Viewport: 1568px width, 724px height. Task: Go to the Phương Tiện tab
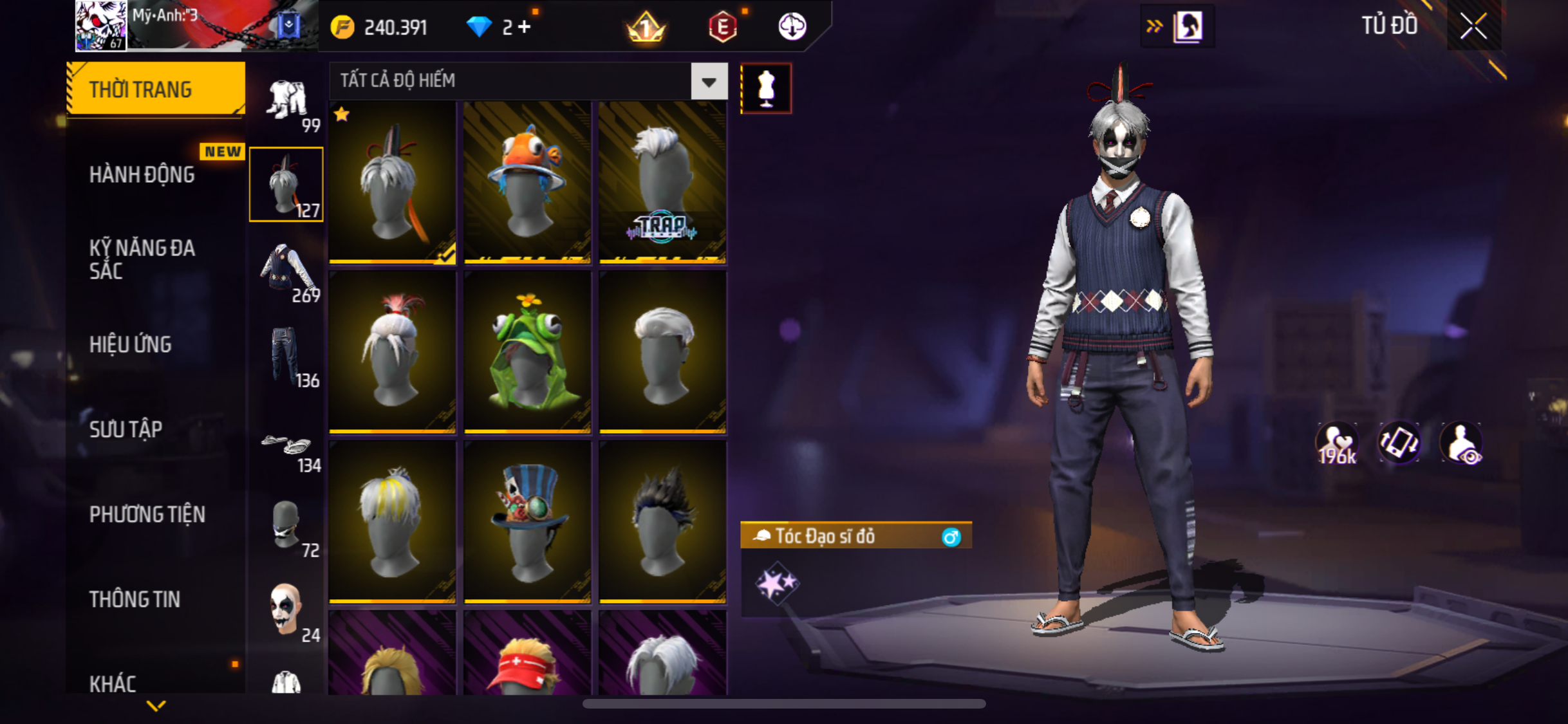point(147,514)
